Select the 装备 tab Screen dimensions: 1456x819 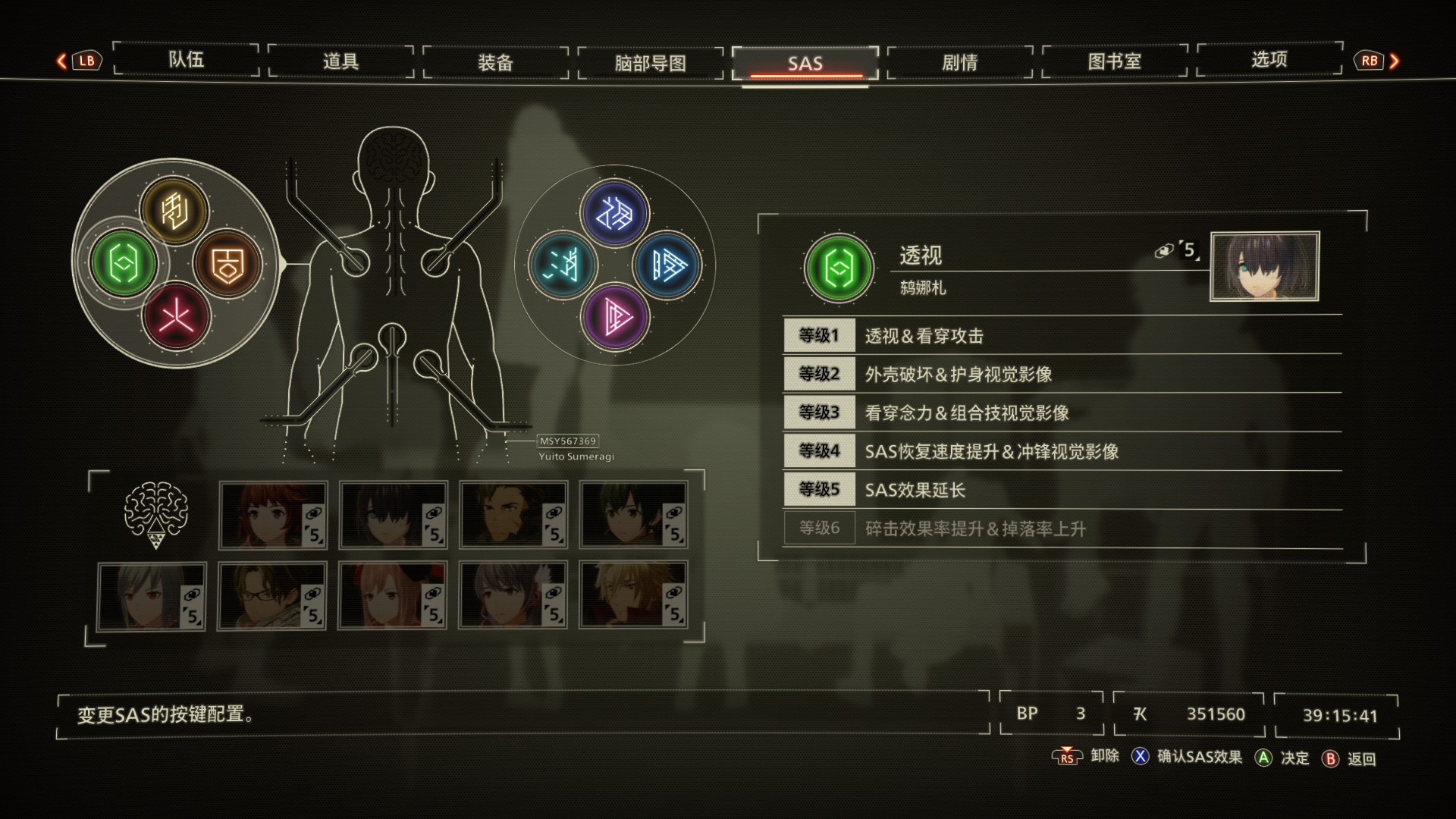tap(495, 62)
